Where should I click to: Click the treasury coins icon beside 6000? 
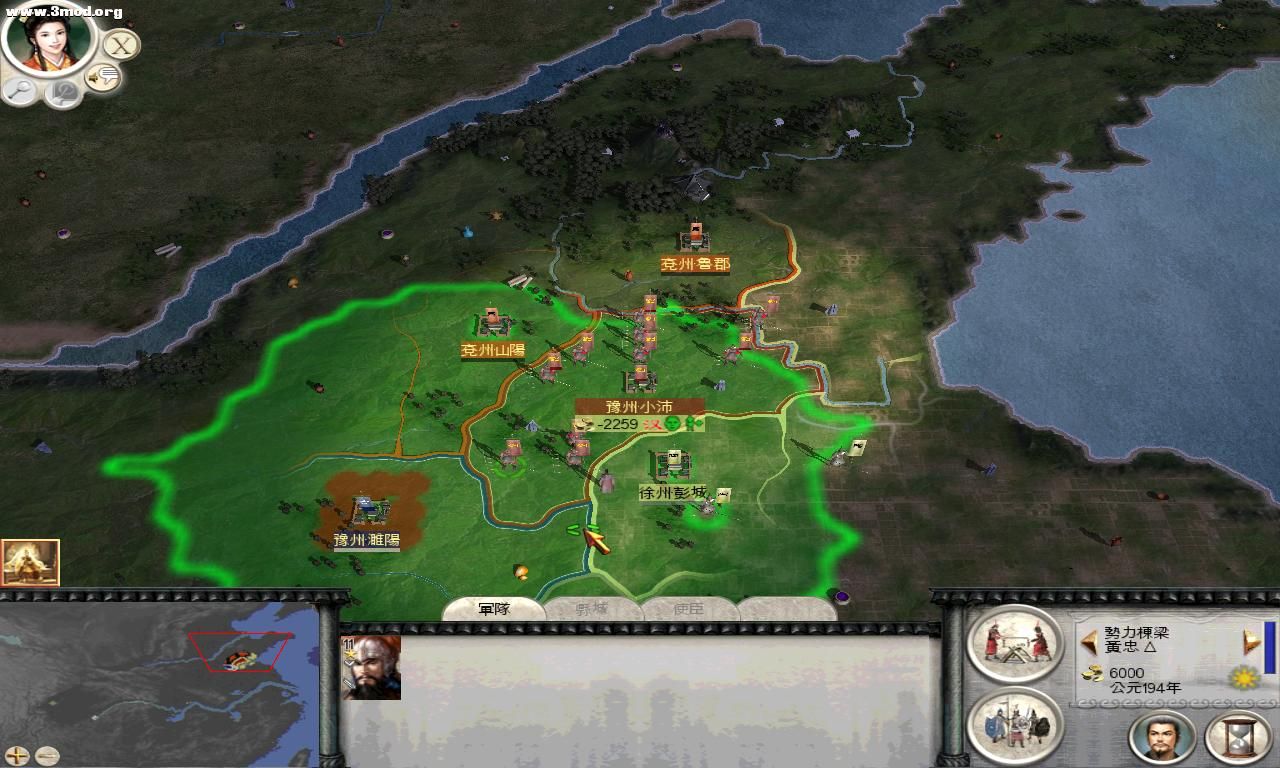[x=1092, y=674]
